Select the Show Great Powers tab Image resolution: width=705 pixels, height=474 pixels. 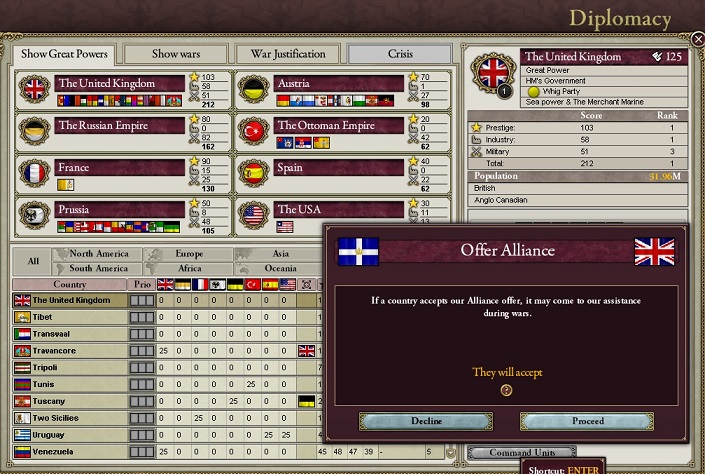point(62,53)
